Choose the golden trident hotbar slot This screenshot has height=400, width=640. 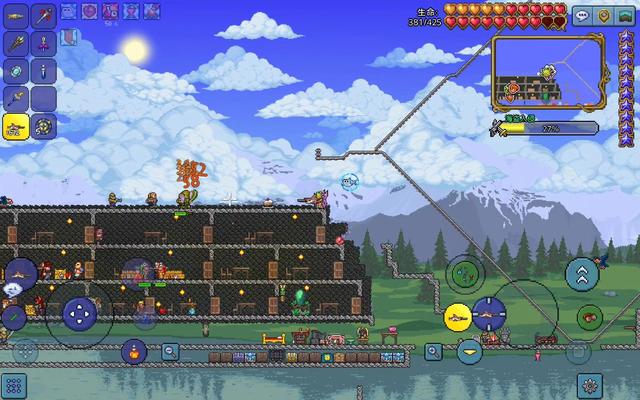16,44
